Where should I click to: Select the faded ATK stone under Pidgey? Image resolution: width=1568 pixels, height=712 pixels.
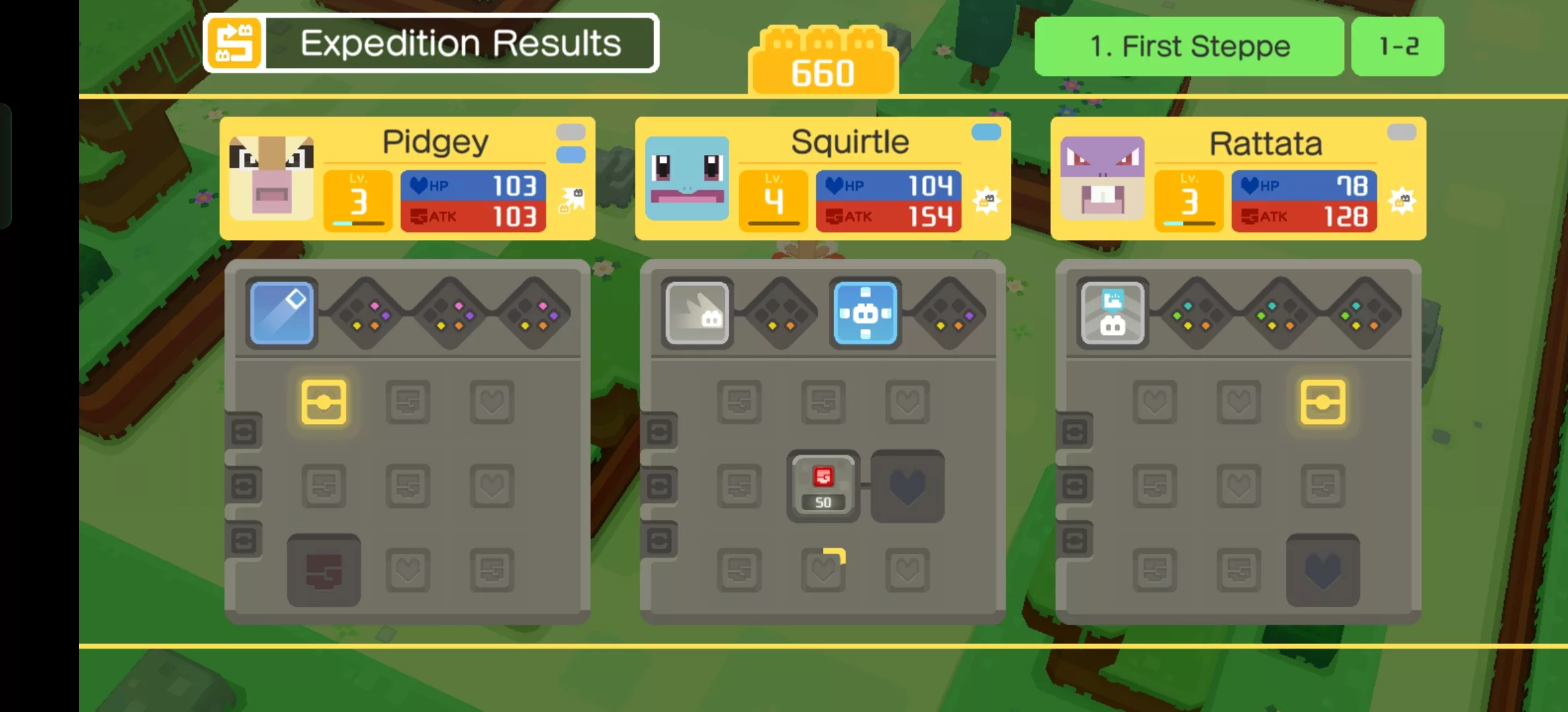[x=323, y=570]
